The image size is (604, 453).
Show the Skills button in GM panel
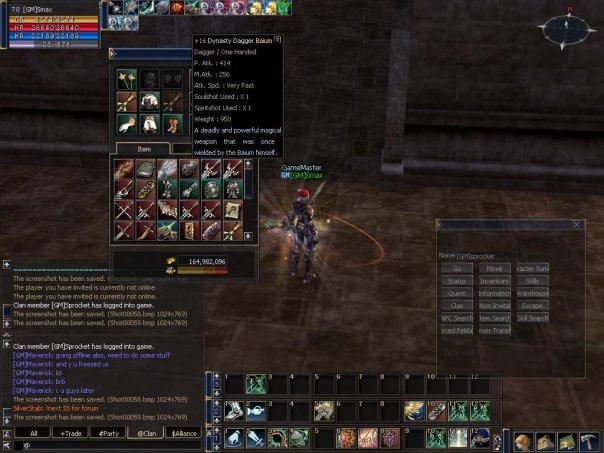532,281
